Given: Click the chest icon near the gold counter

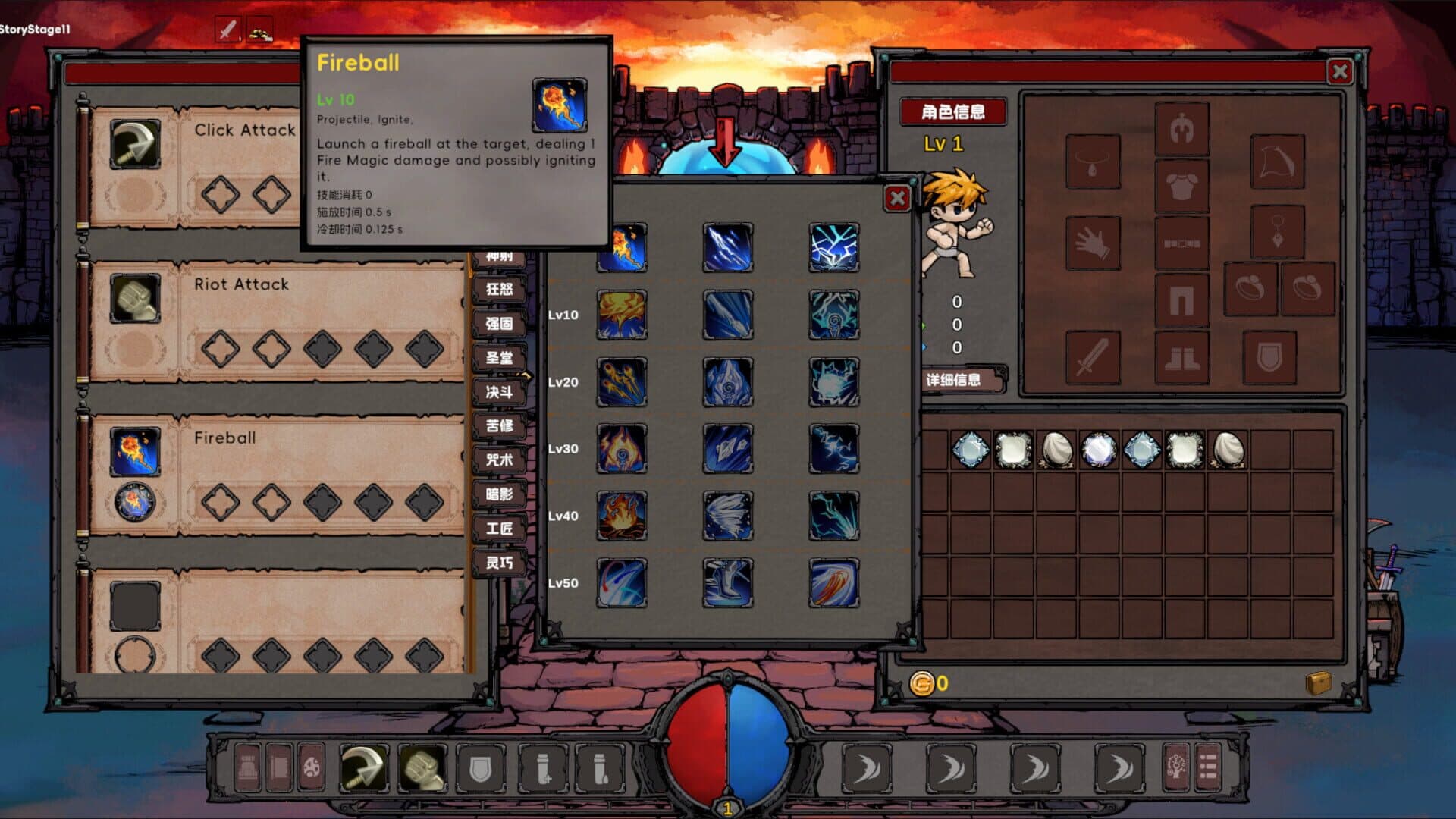Looking at the screenshot, I should [1319, 683].
